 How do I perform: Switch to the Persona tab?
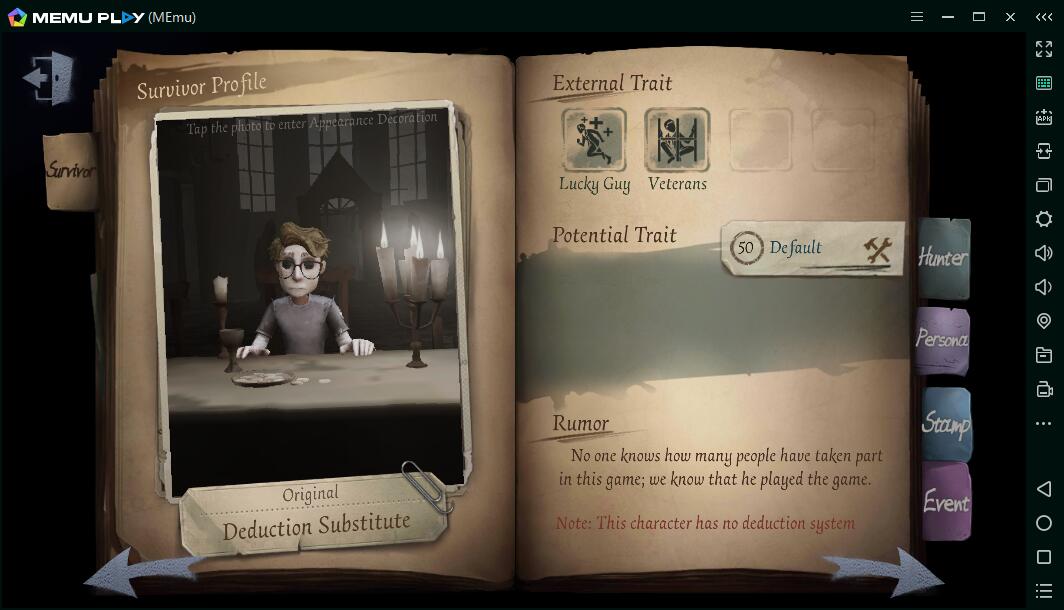pyautogui.click(x=942, y=340)
